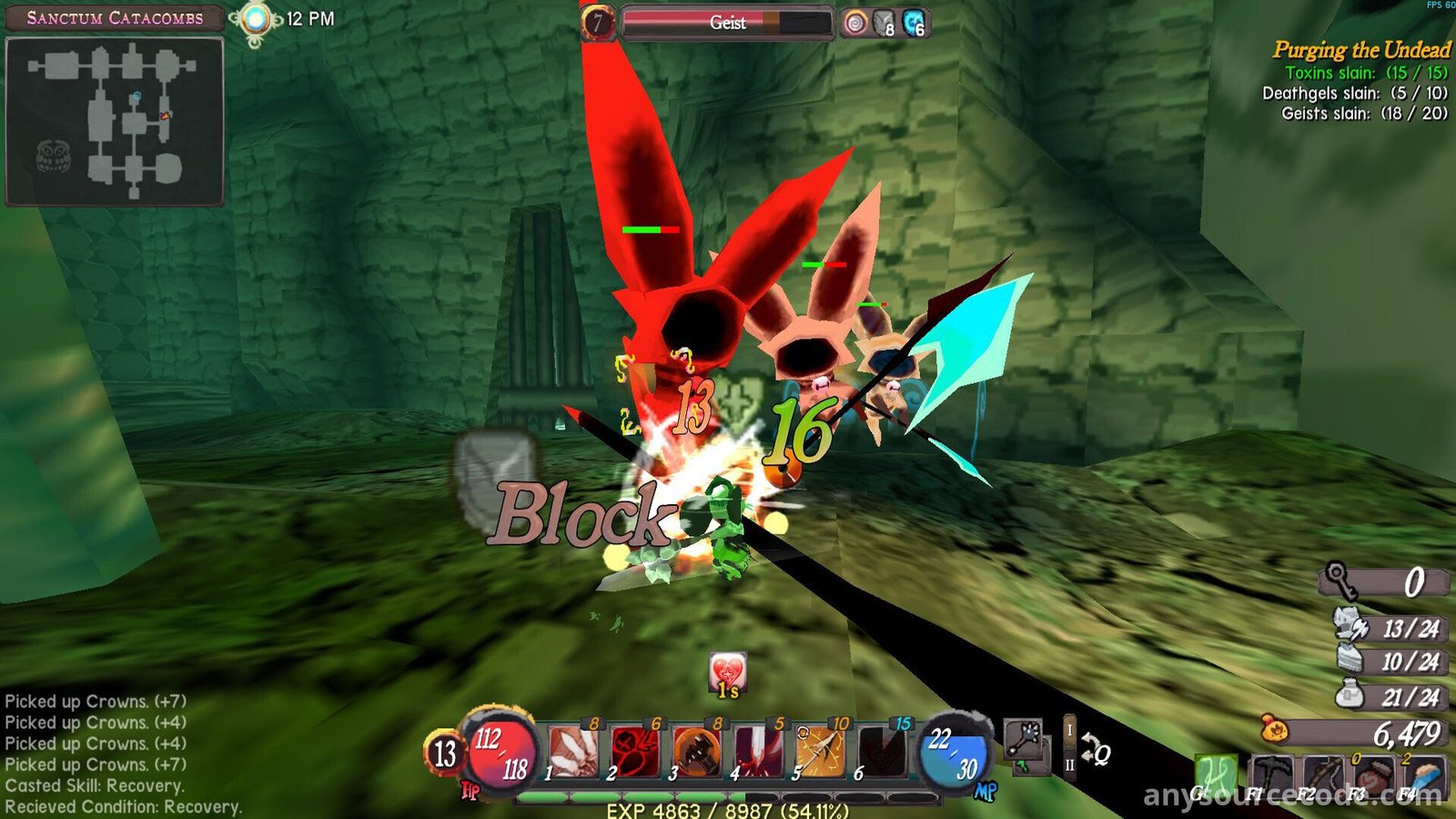This screenshot has height=819, width=1456.
Task: Trigger the hammer skill in slot 3
Action: pyautogui.click(x=697, y=752)
